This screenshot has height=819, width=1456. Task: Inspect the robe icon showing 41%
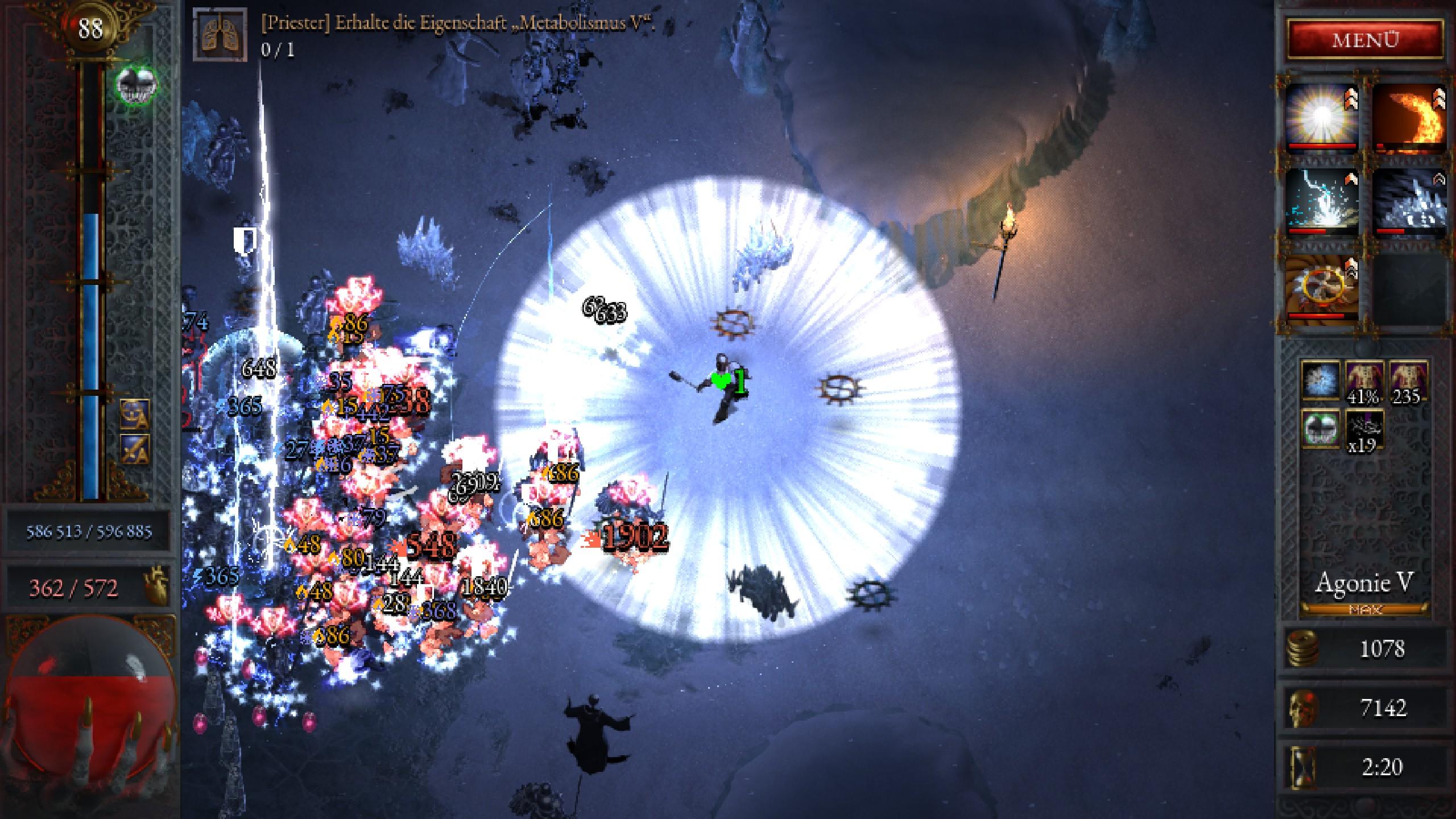[1364, 381]
